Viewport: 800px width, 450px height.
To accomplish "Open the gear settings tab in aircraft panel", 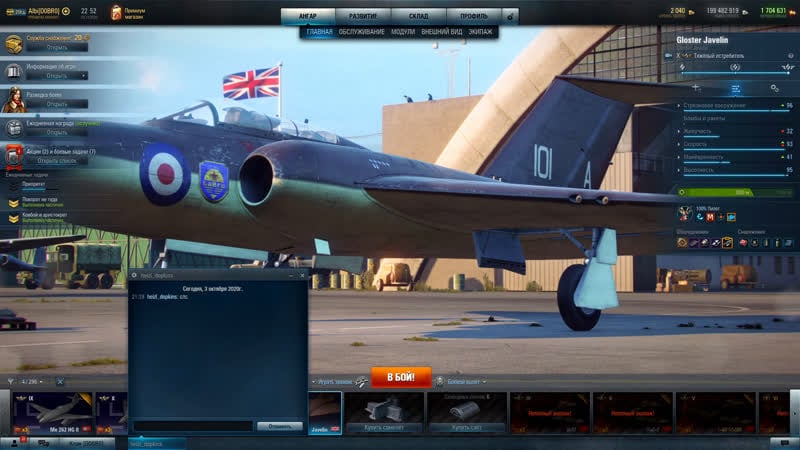I will click(x=774, y=88).
